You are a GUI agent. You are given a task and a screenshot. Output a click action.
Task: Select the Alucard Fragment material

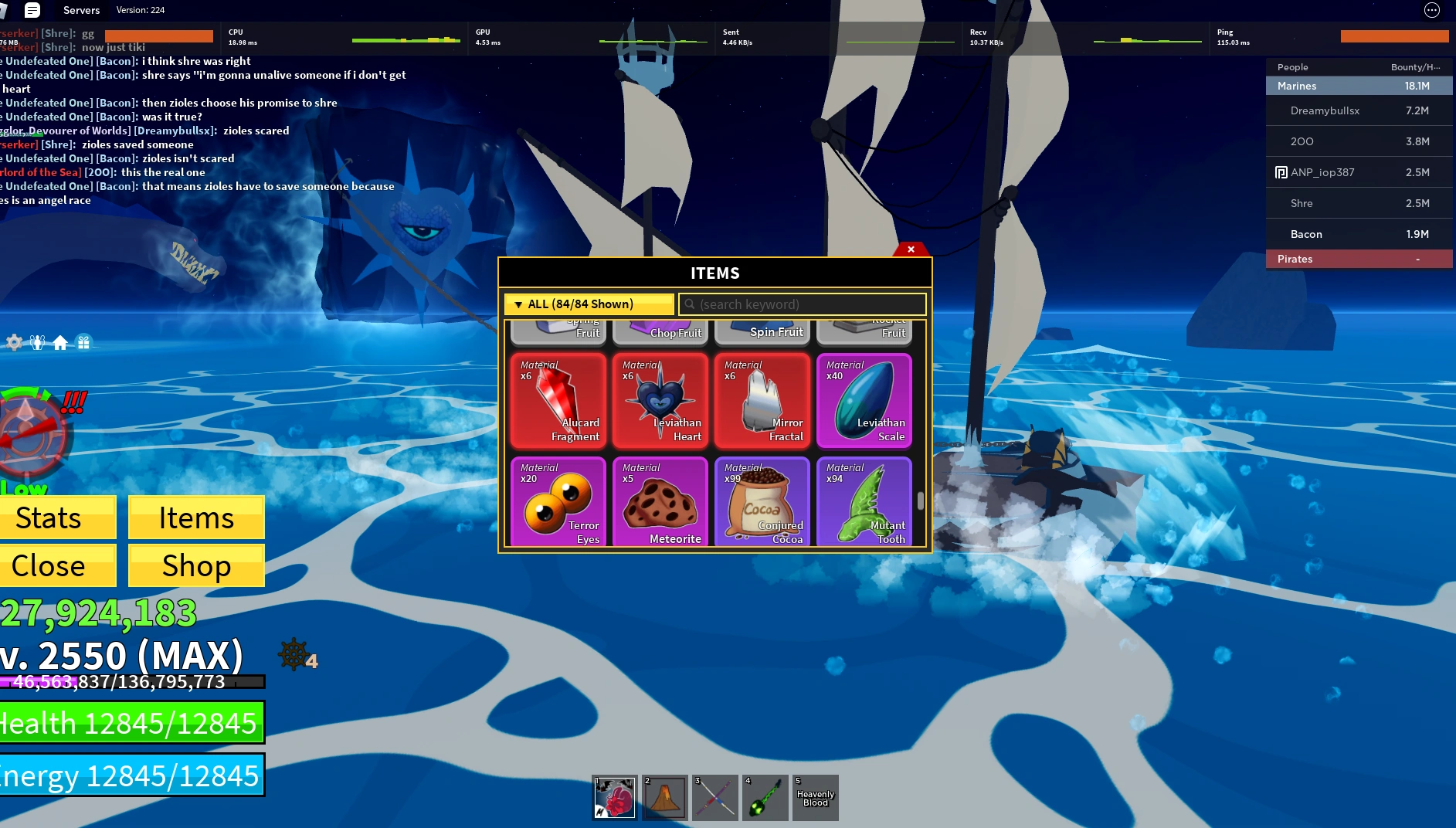(x=558, y=400)
